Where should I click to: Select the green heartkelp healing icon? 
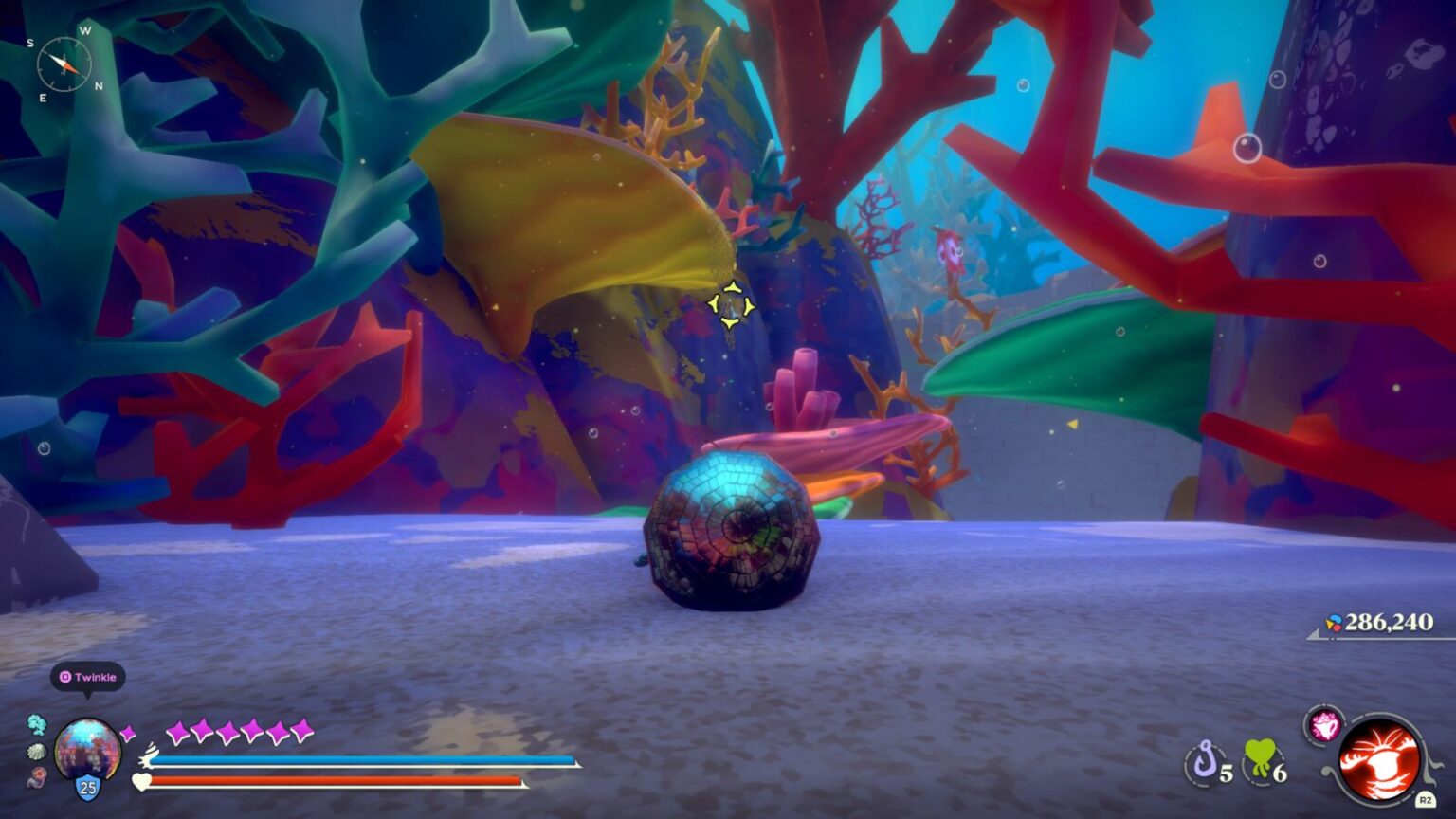[1260, 756]
